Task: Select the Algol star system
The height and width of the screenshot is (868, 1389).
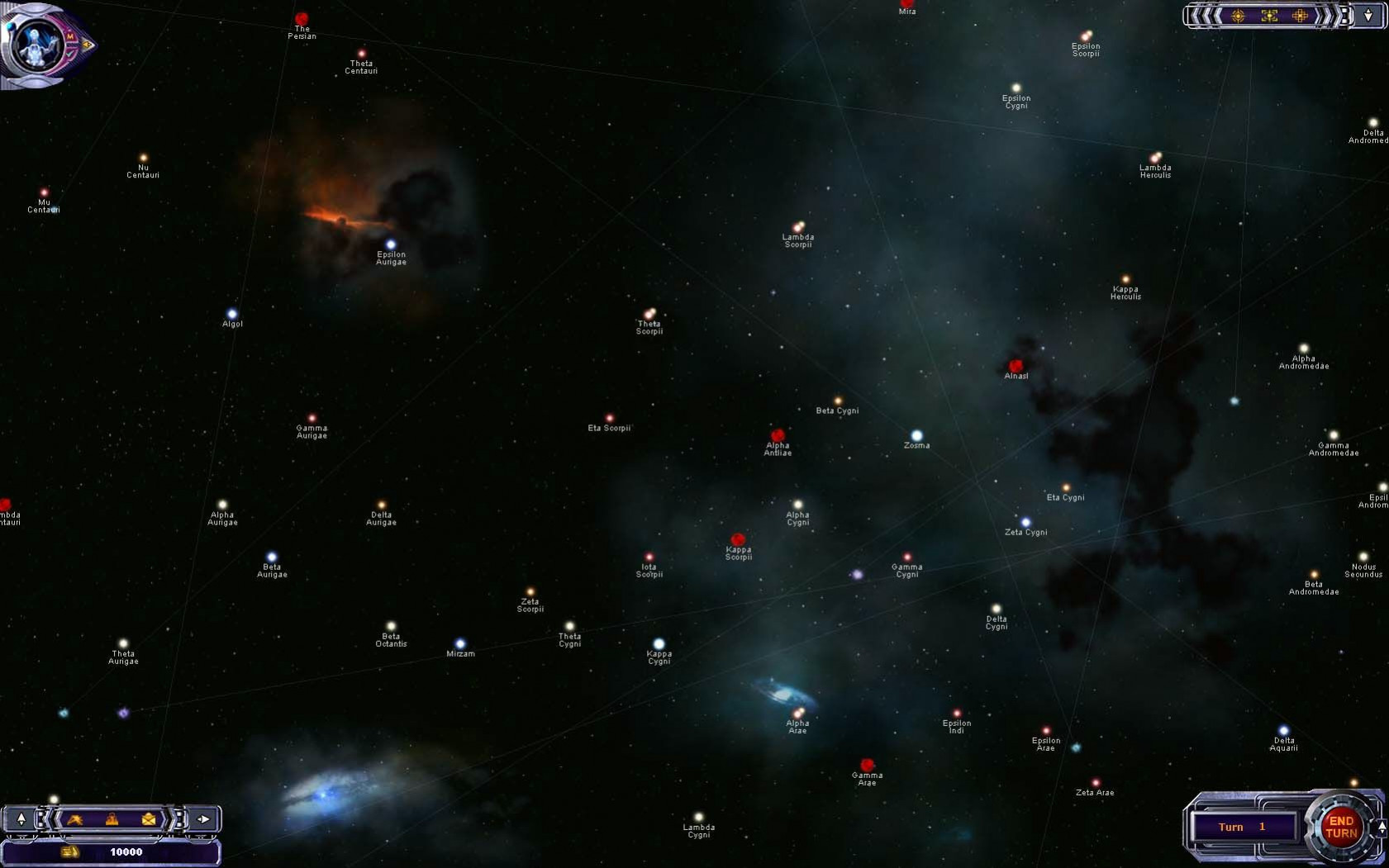Action: [x=232, y=315]
